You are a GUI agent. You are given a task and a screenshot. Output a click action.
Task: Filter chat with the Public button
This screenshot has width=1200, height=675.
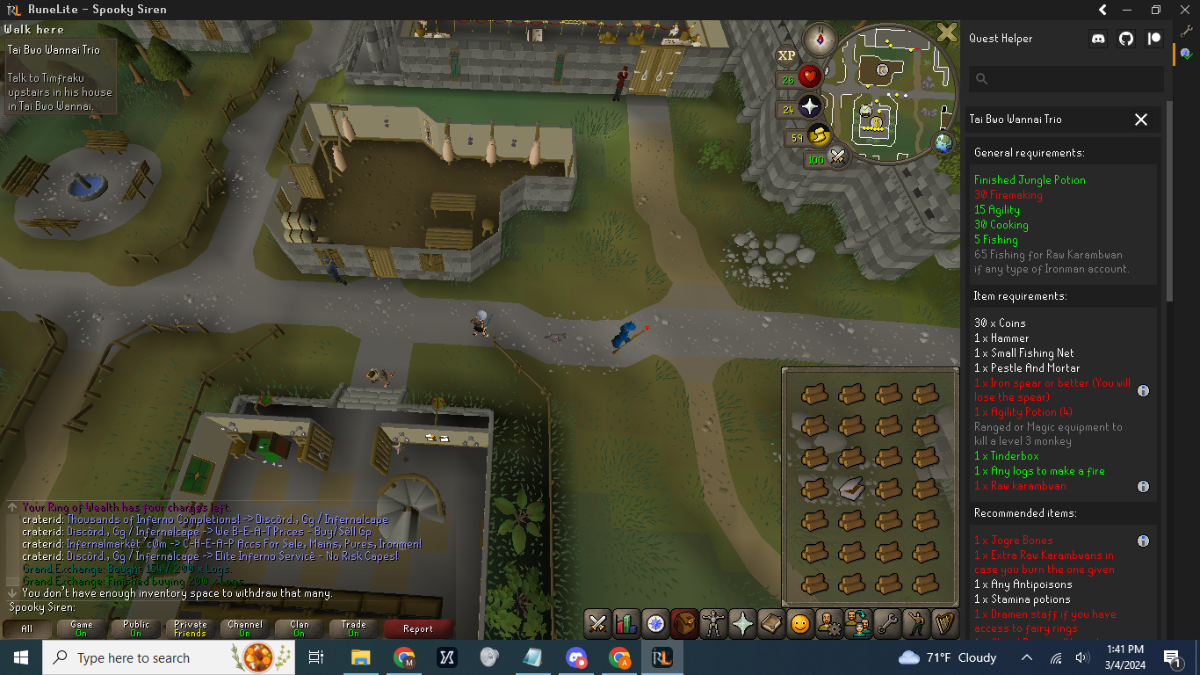click(136, 628)
